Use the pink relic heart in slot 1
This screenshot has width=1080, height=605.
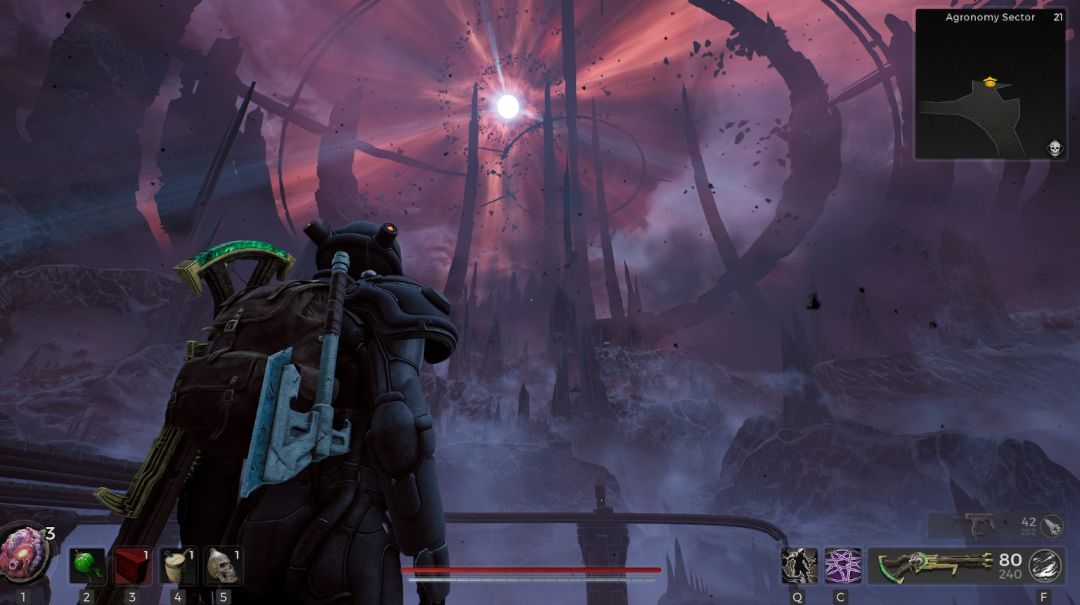click(24, 555)
